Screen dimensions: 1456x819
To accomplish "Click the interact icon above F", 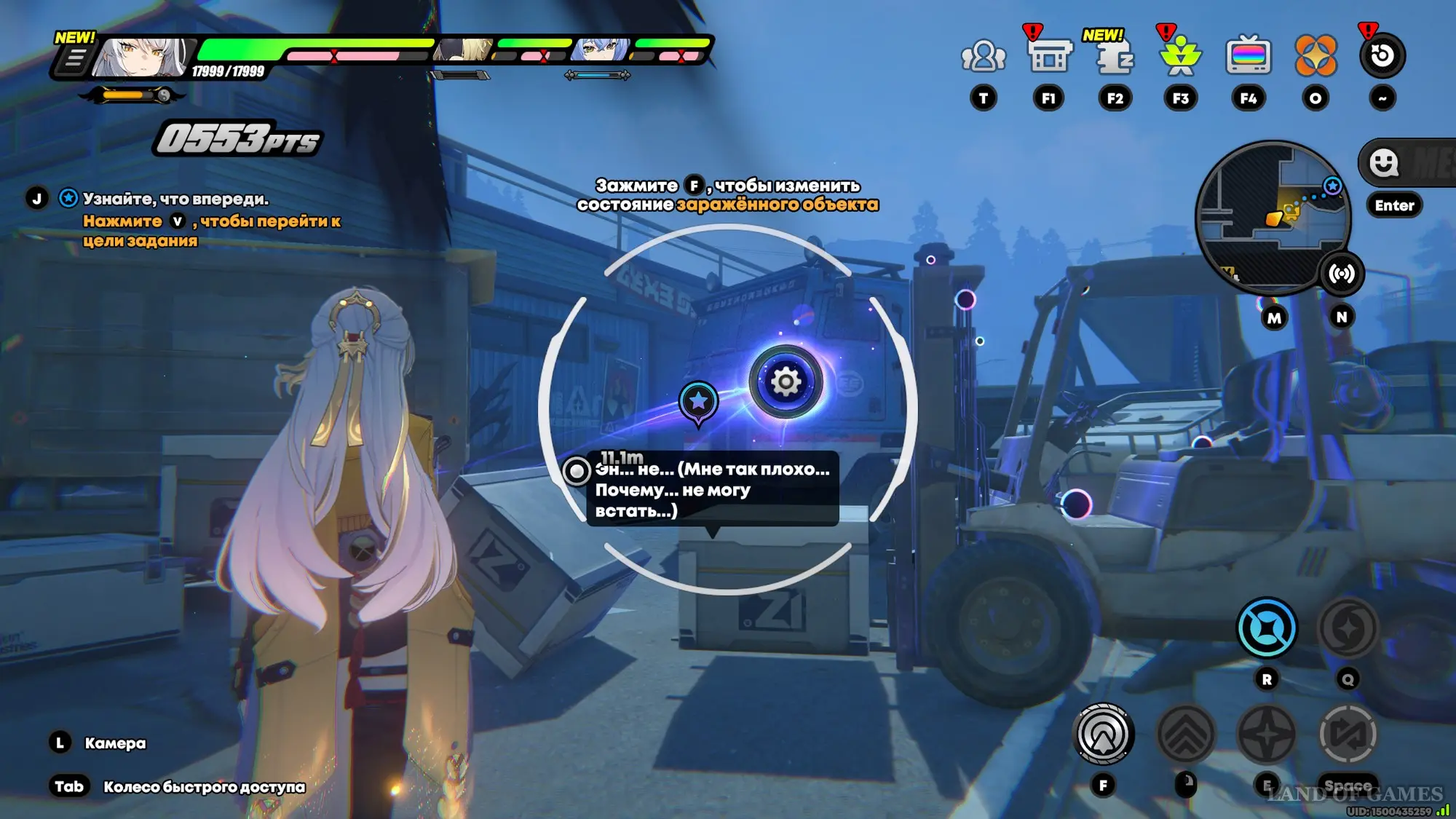I will pyautogui.click(x=1103, y=735).
